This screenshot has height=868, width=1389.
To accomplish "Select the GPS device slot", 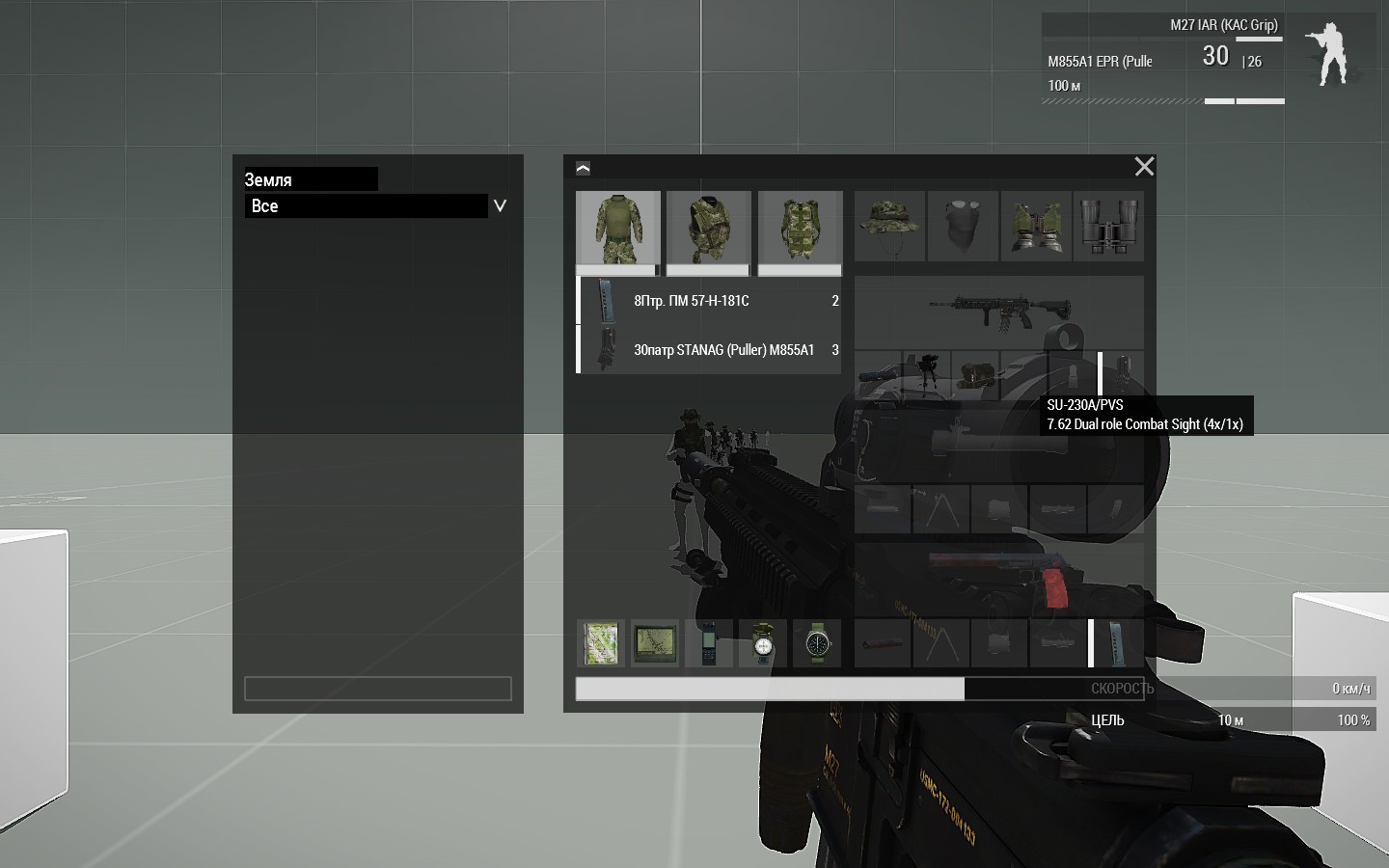I will pos(654,643).
